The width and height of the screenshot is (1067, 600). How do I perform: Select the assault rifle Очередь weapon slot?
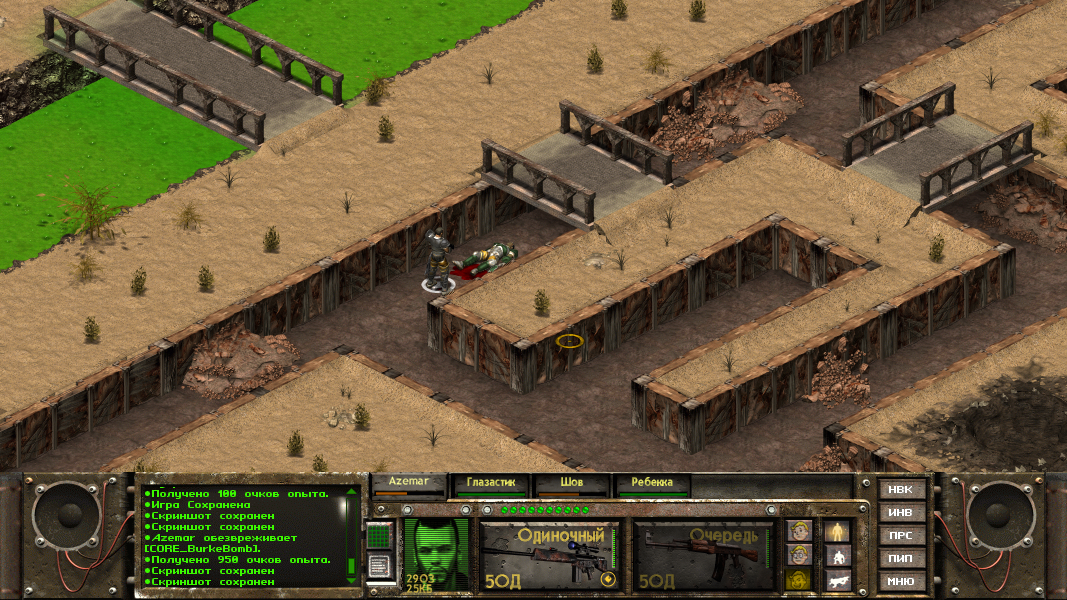click(704, 555)
